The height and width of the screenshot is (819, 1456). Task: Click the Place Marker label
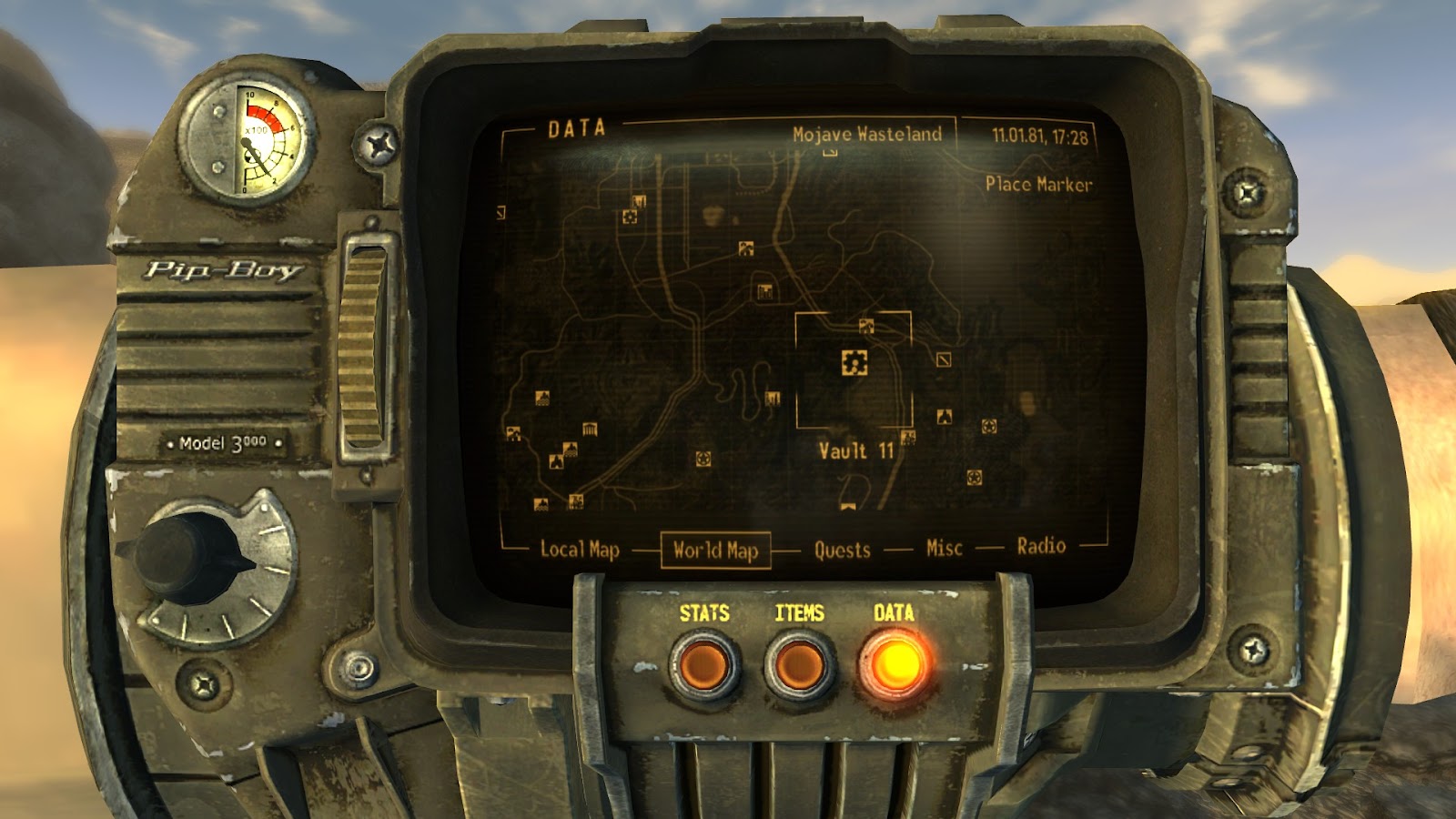1039,185
